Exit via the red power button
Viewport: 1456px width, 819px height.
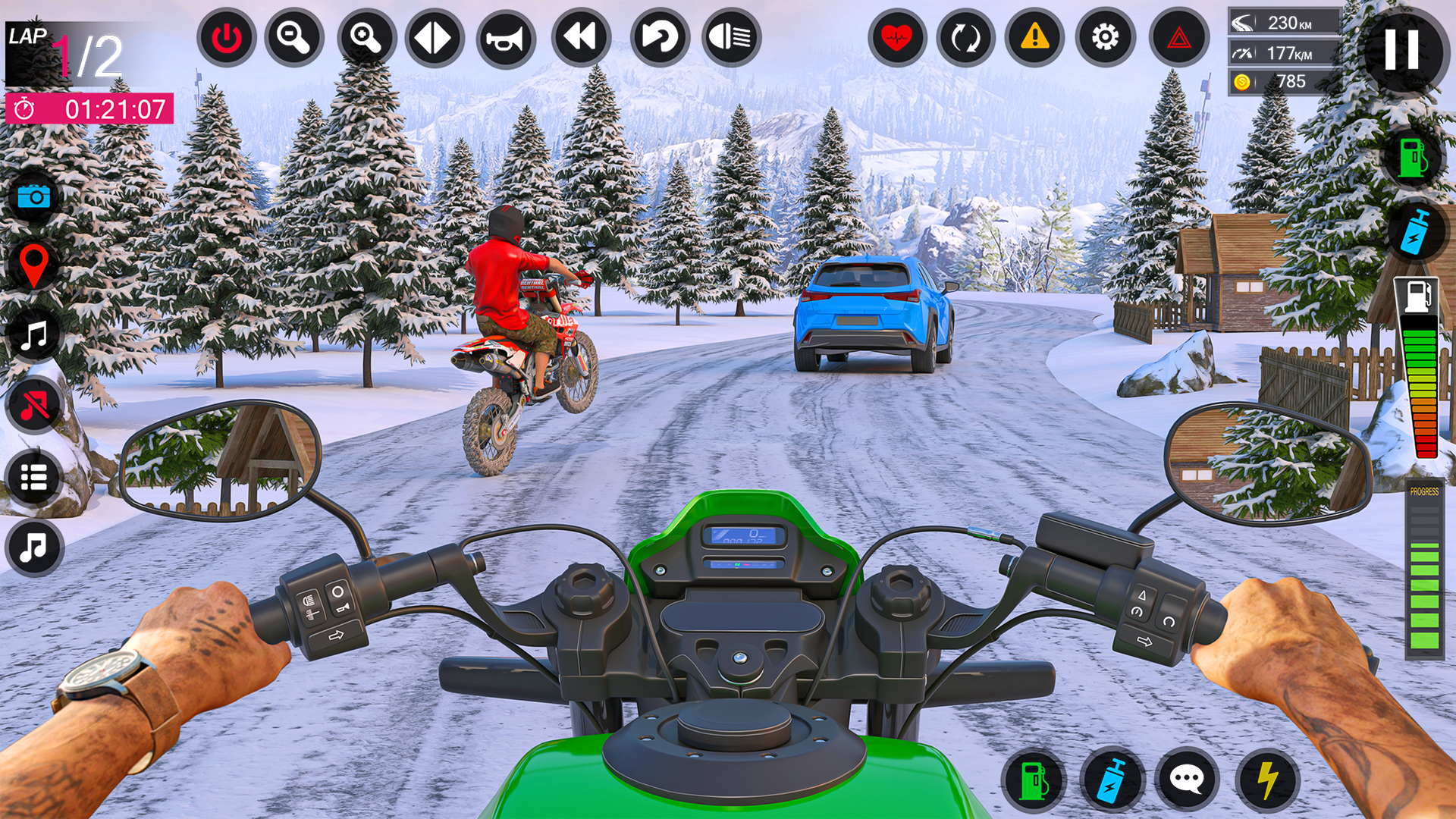click(227, 36)
